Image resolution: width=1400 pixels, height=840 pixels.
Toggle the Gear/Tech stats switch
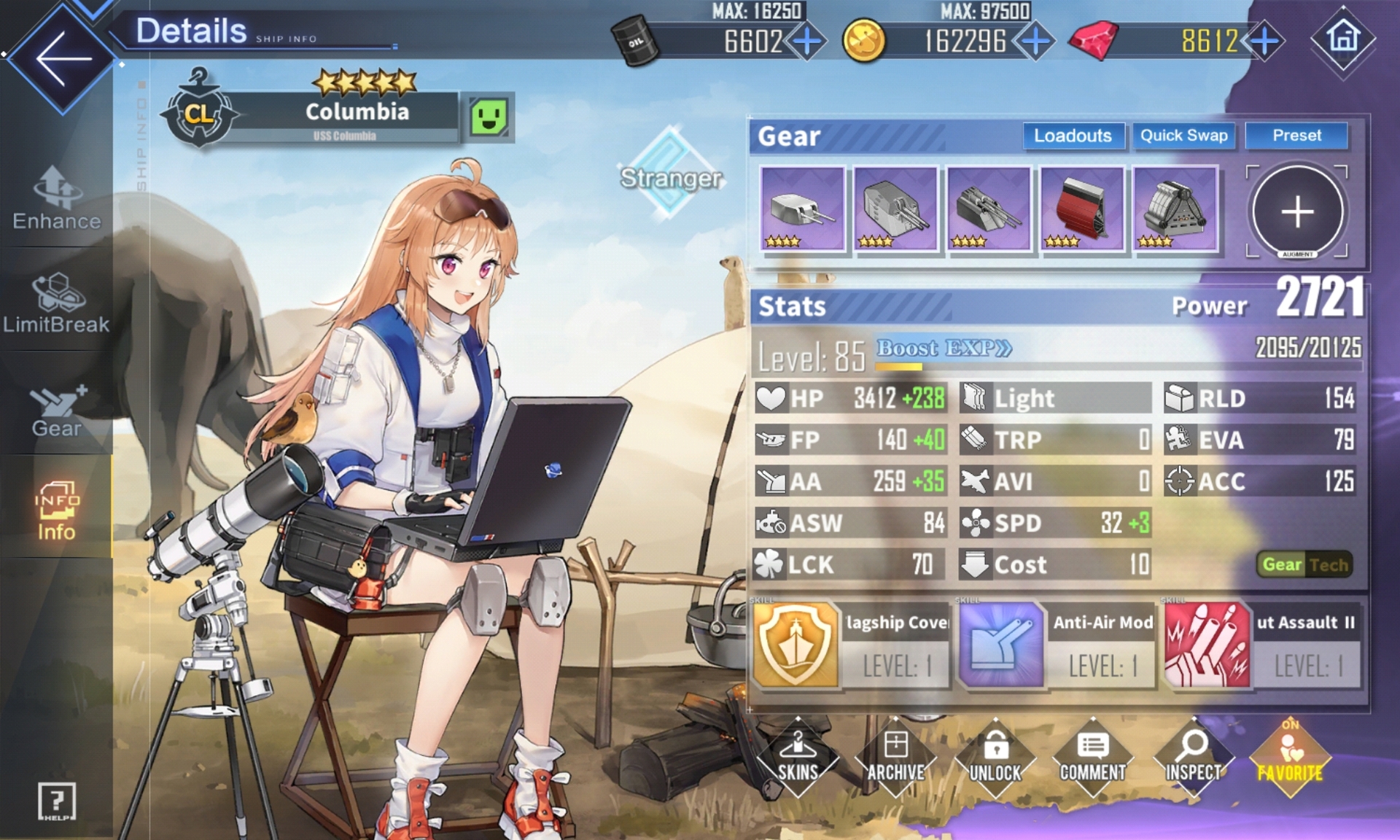click(1304, 564)
